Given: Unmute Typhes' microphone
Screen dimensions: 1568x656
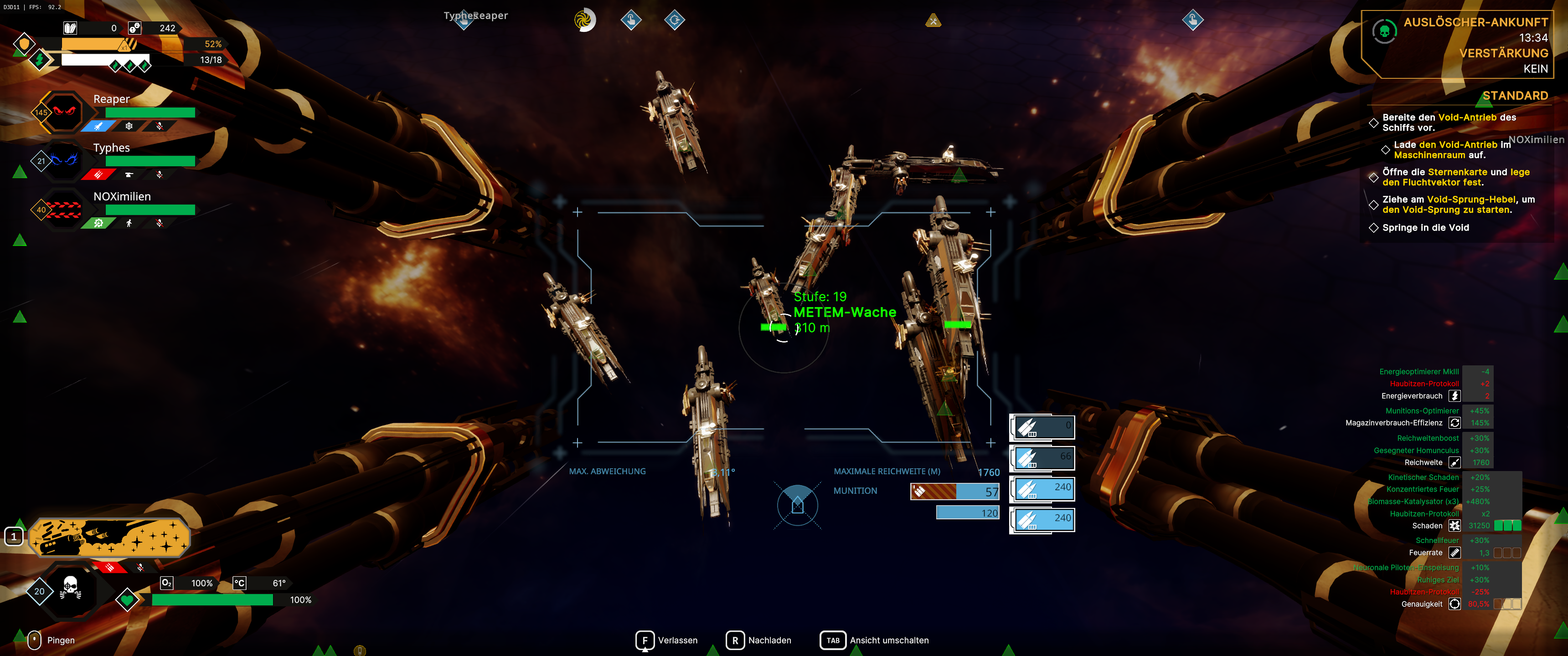Looking at the screenshot, I should point(160,174).
